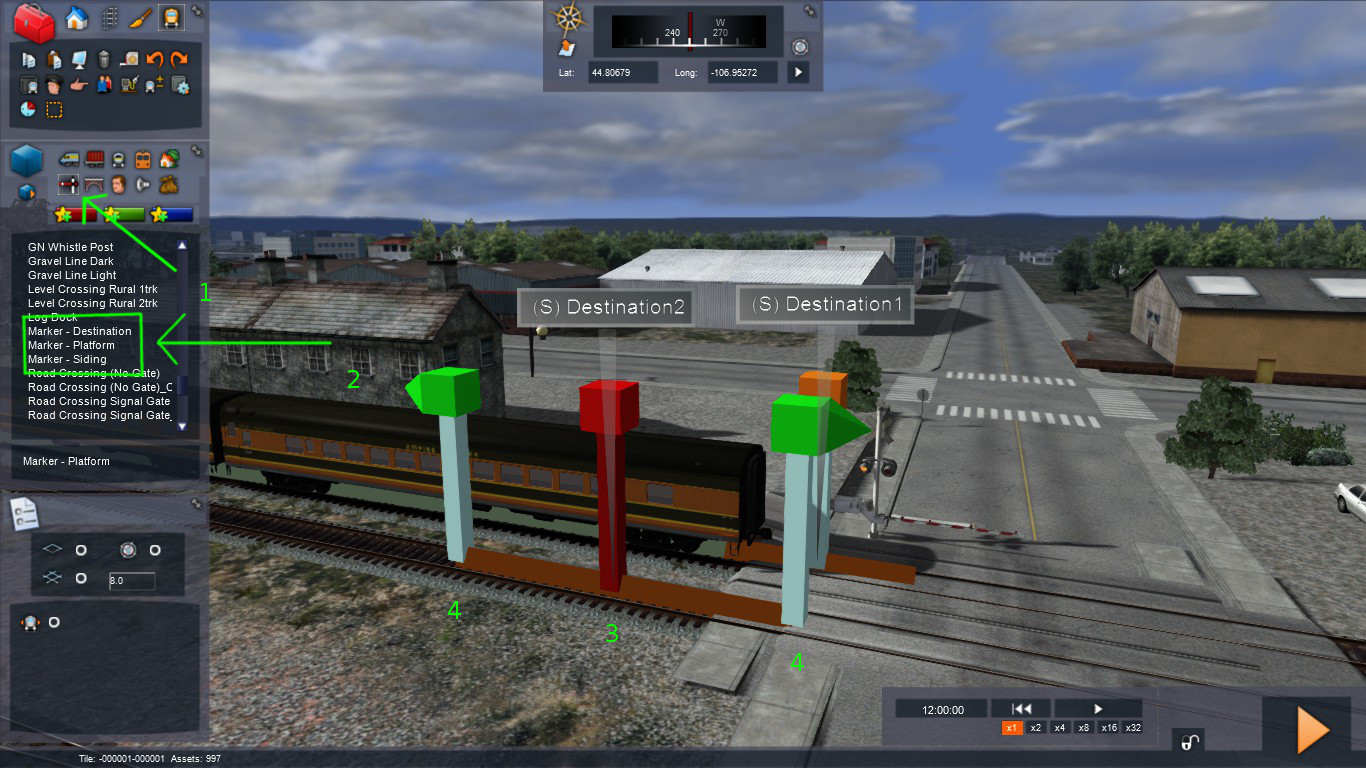Viewport: 1366px width, 768px height.
Task: Pick 'Level Crossing Rural 2trk' entry
Action: 94,303
